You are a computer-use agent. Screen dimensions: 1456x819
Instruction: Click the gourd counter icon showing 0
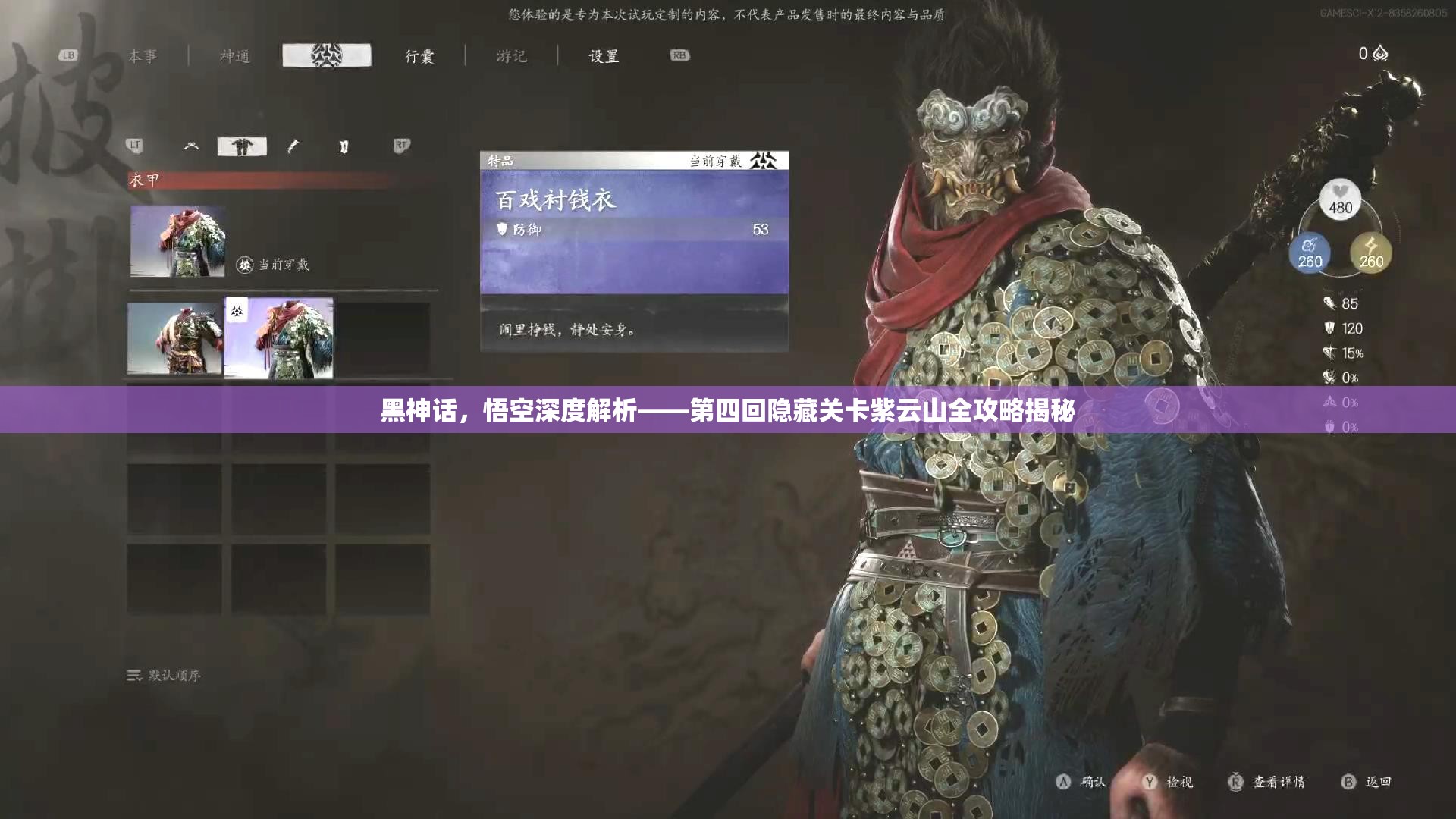(x=1382, y=54)
